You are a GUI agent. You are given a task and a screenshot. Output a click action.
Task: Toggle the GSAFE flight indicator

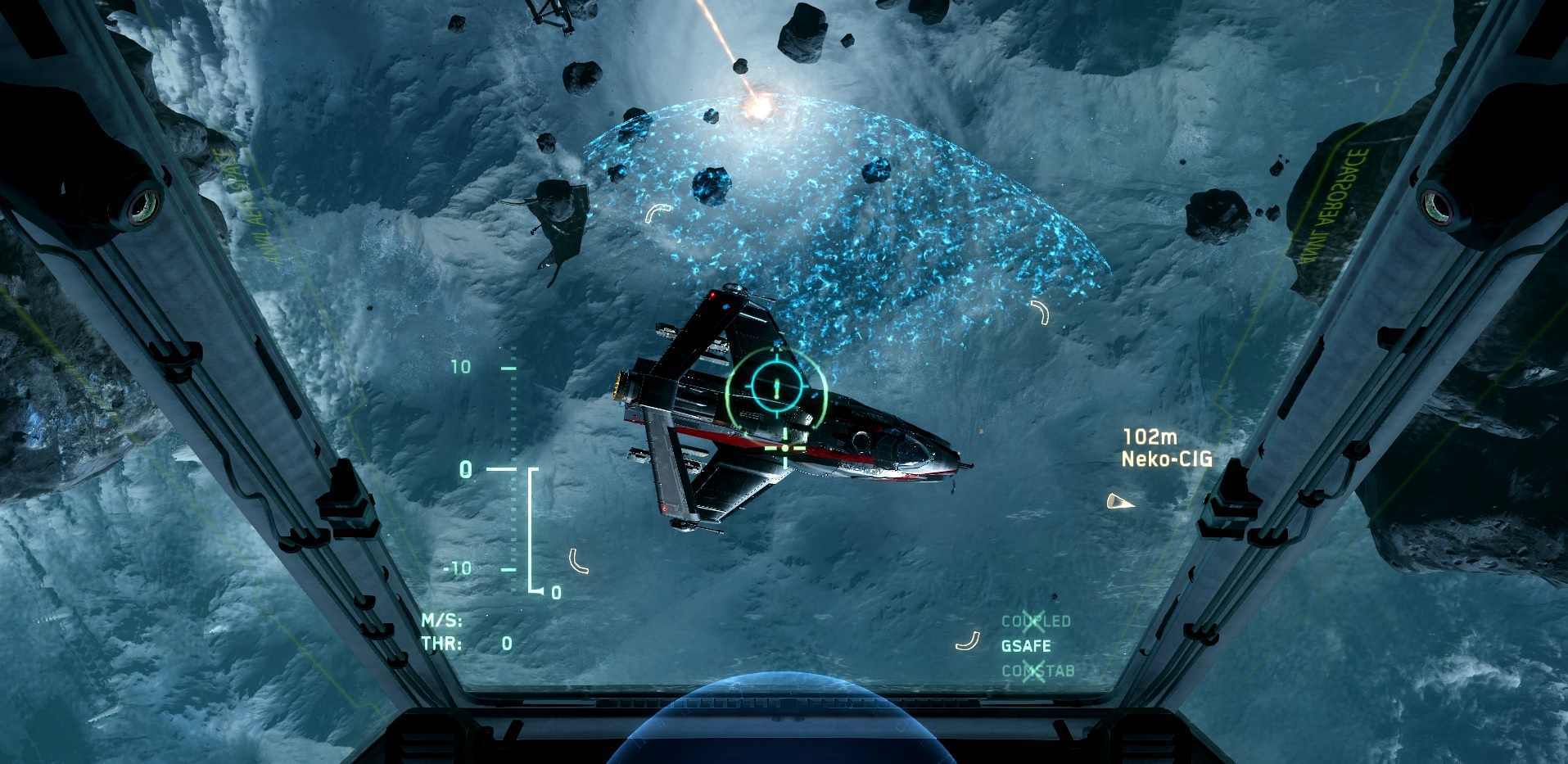point(1026,646)
